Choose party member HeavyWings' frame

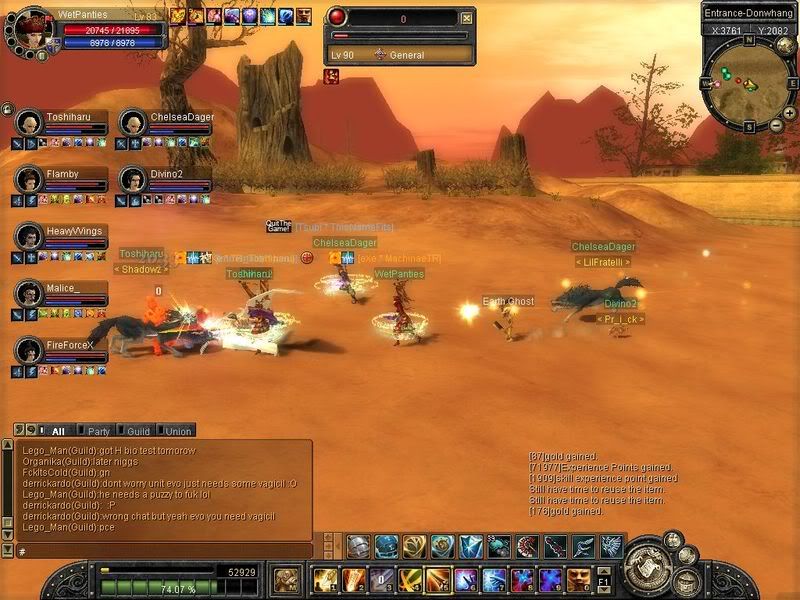[x=62, y=237]
